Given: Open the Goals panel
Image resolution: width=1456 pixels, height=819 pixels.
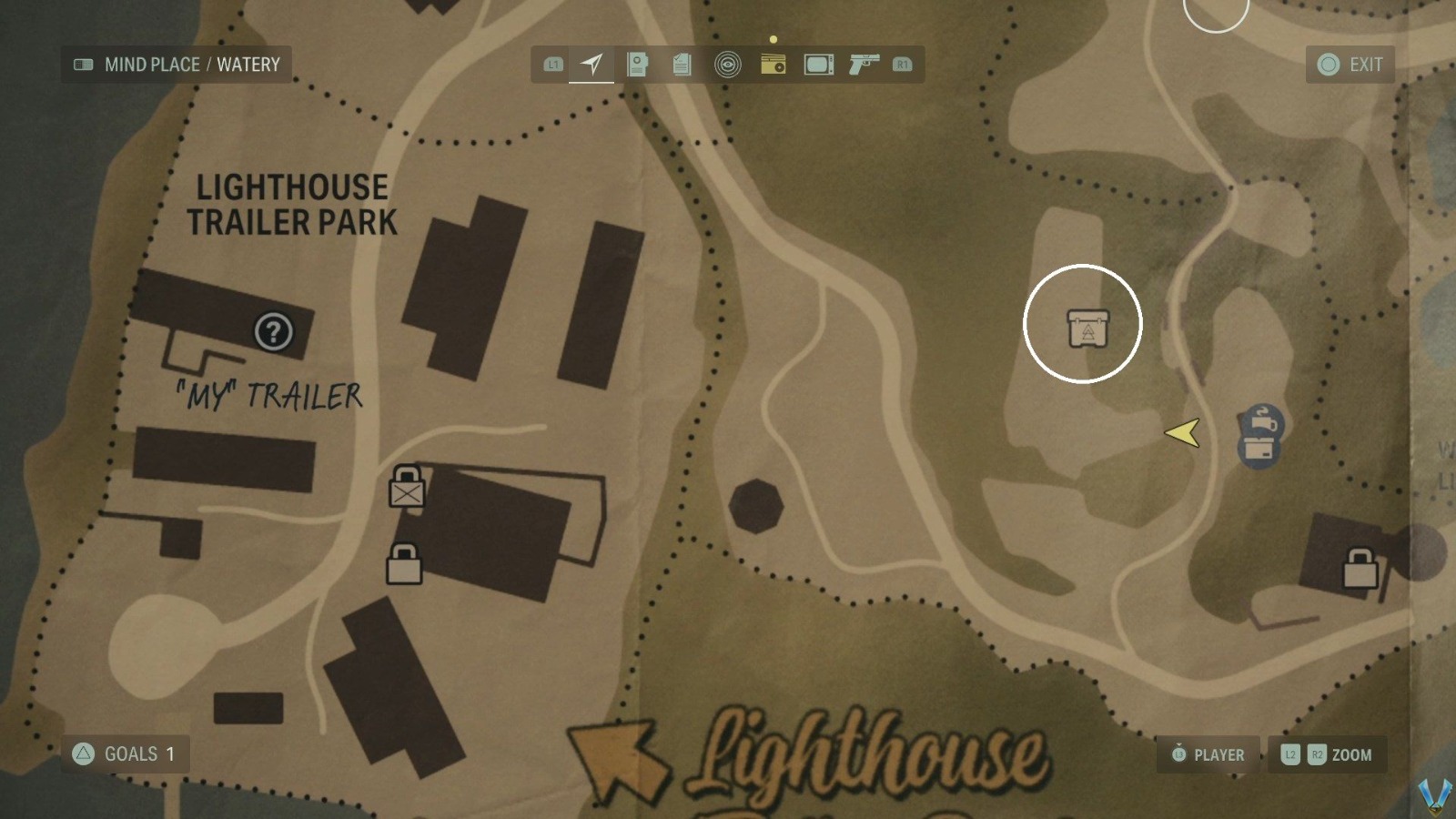Looking at the screenshot, I should [x=125, y=753].
